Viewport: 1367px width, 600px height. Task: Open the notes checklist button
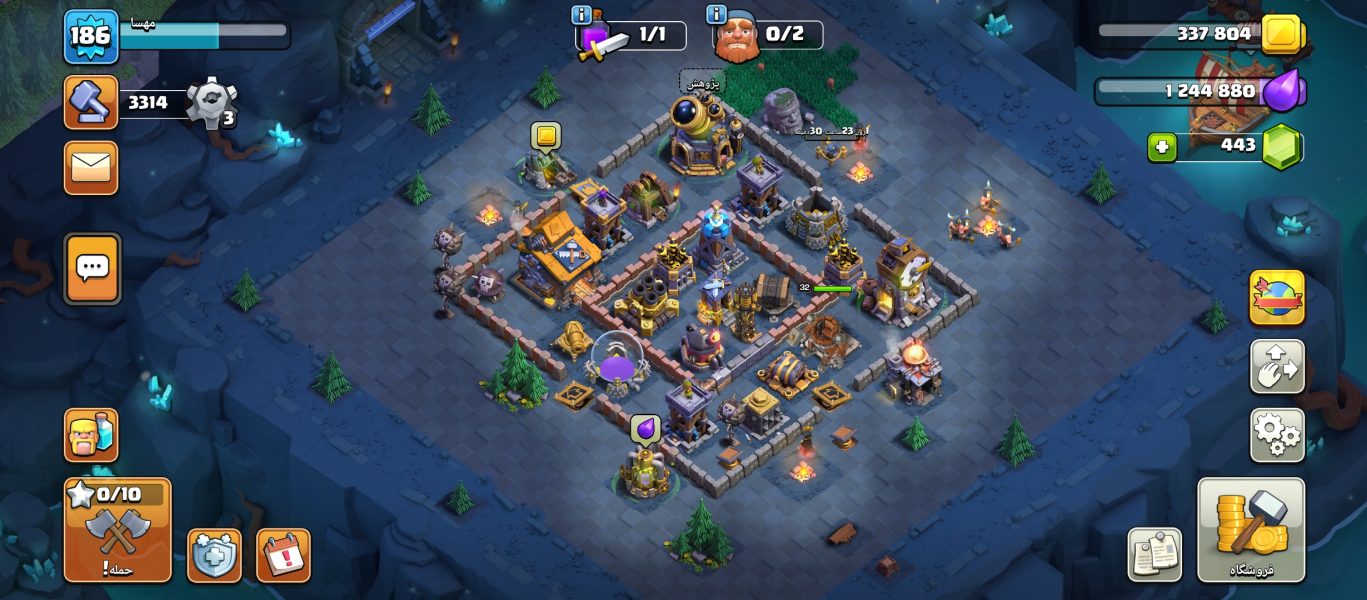pyautogui.click(x=1155, y=554)
